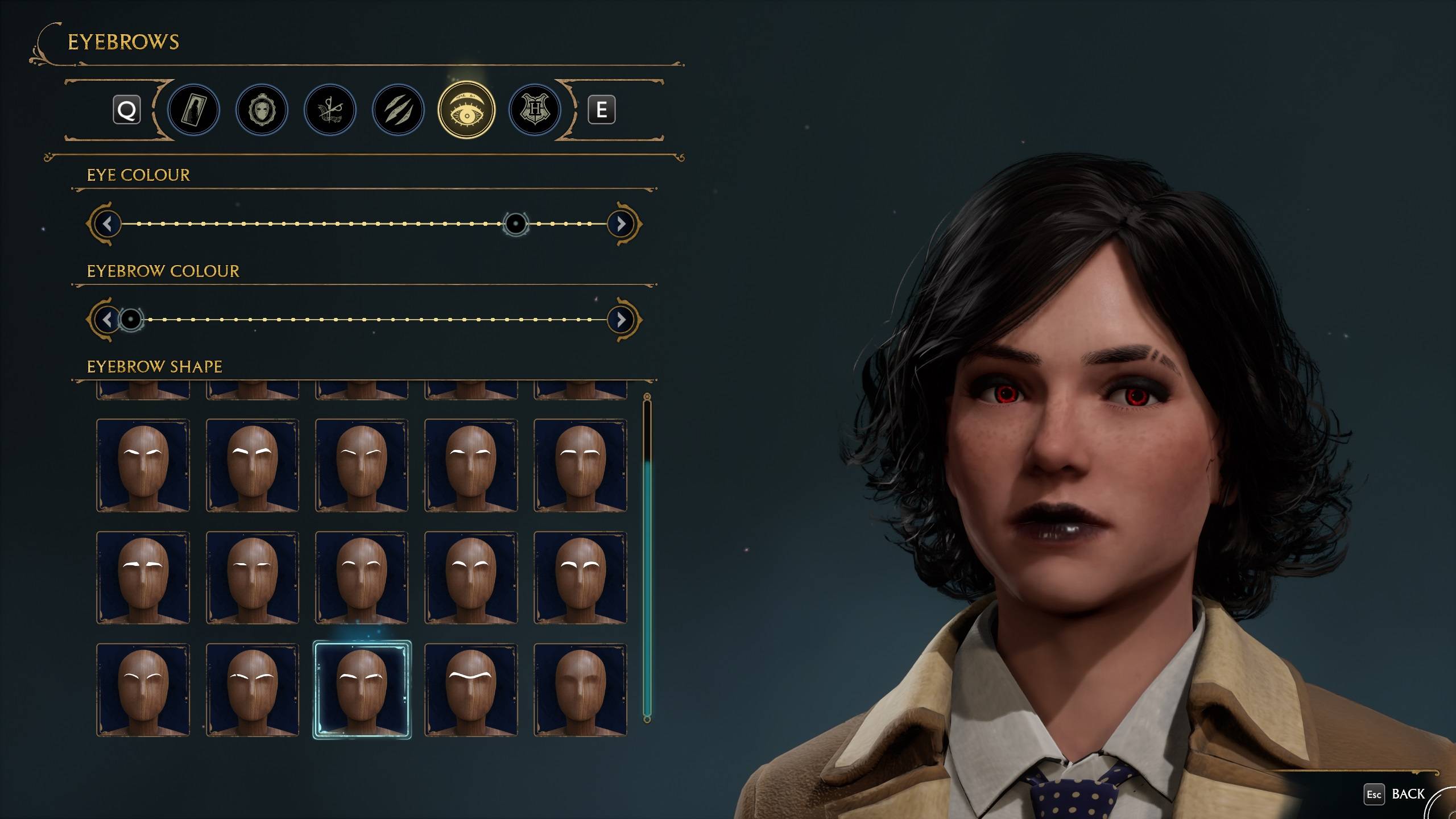Click the eye colour slider handle

click(516, 224)
